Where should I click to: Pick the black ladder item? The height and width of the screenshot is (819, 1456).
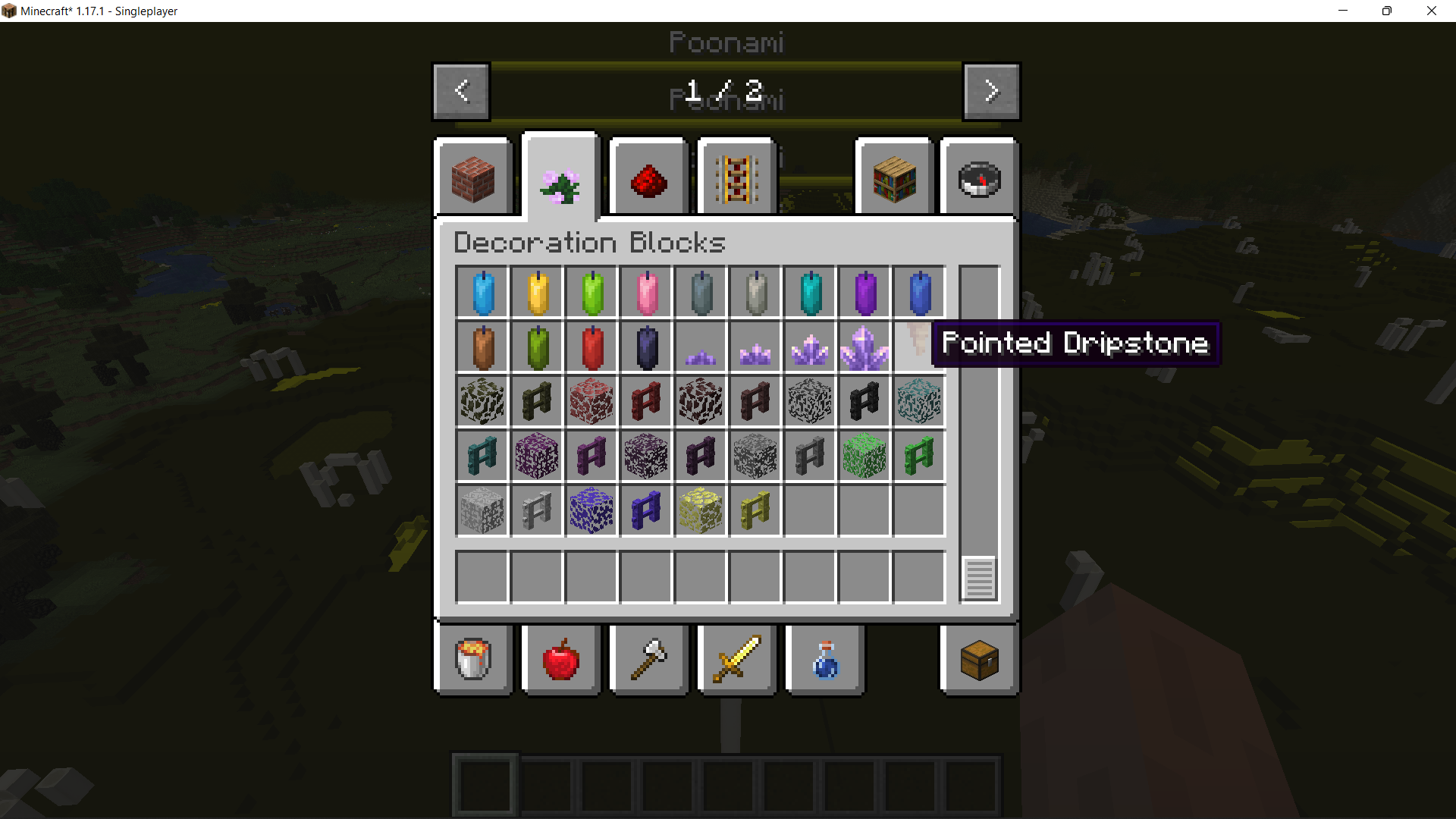pos(864,401)
